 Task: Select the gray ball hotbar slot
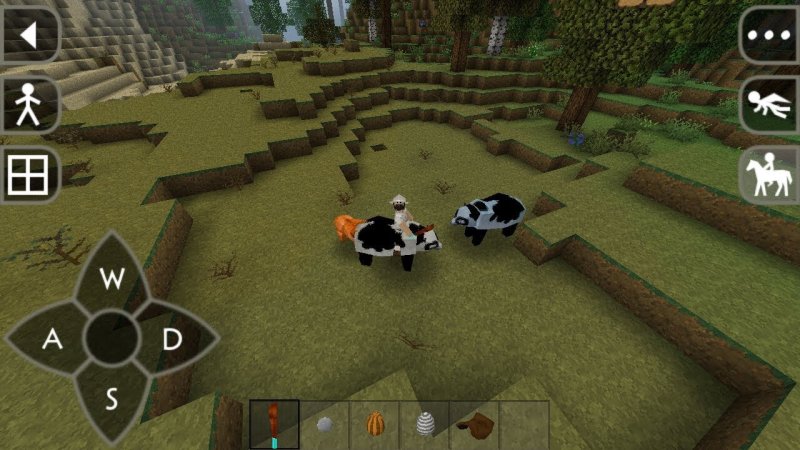pos(324,425)
